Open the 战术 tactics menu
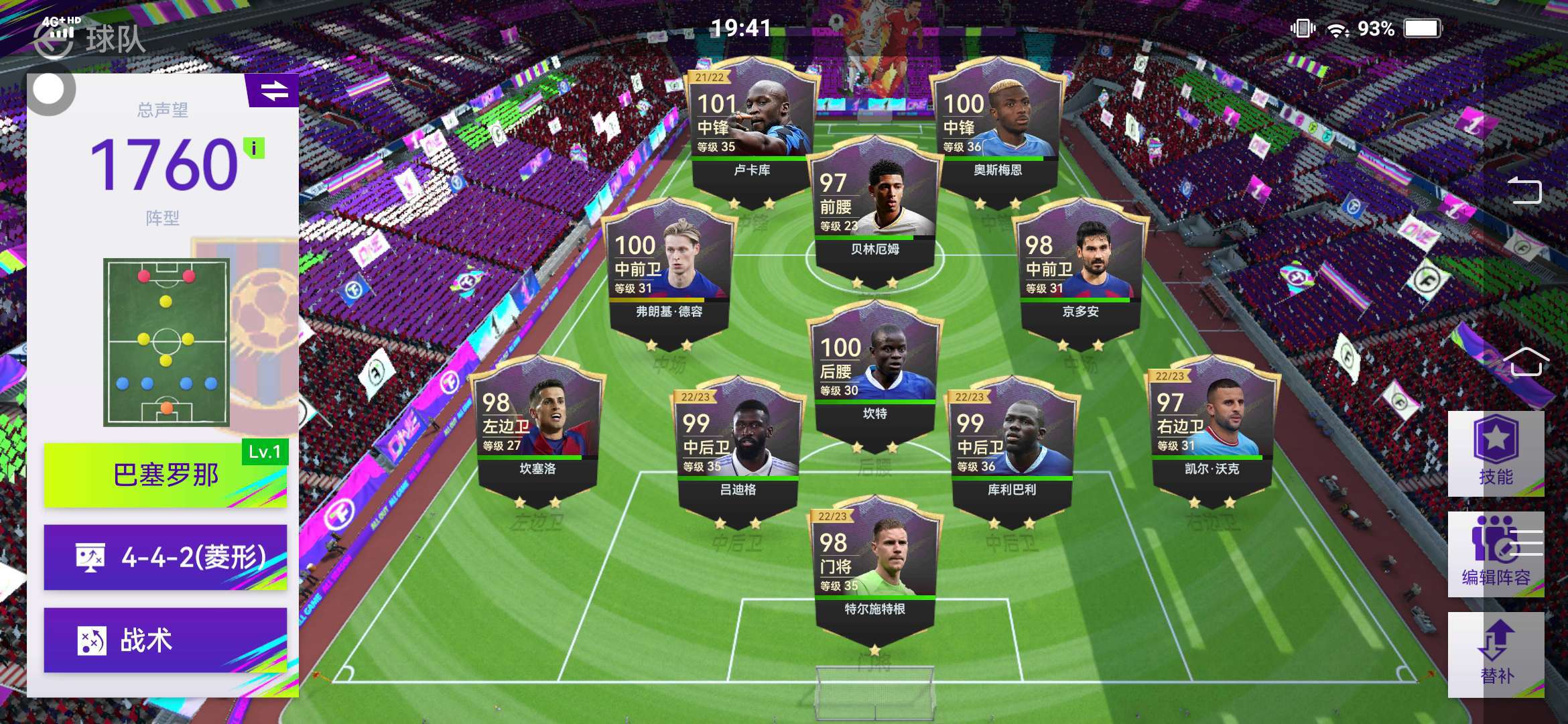The height and width of the screenshot is (724, 1568). coord(165,640)
